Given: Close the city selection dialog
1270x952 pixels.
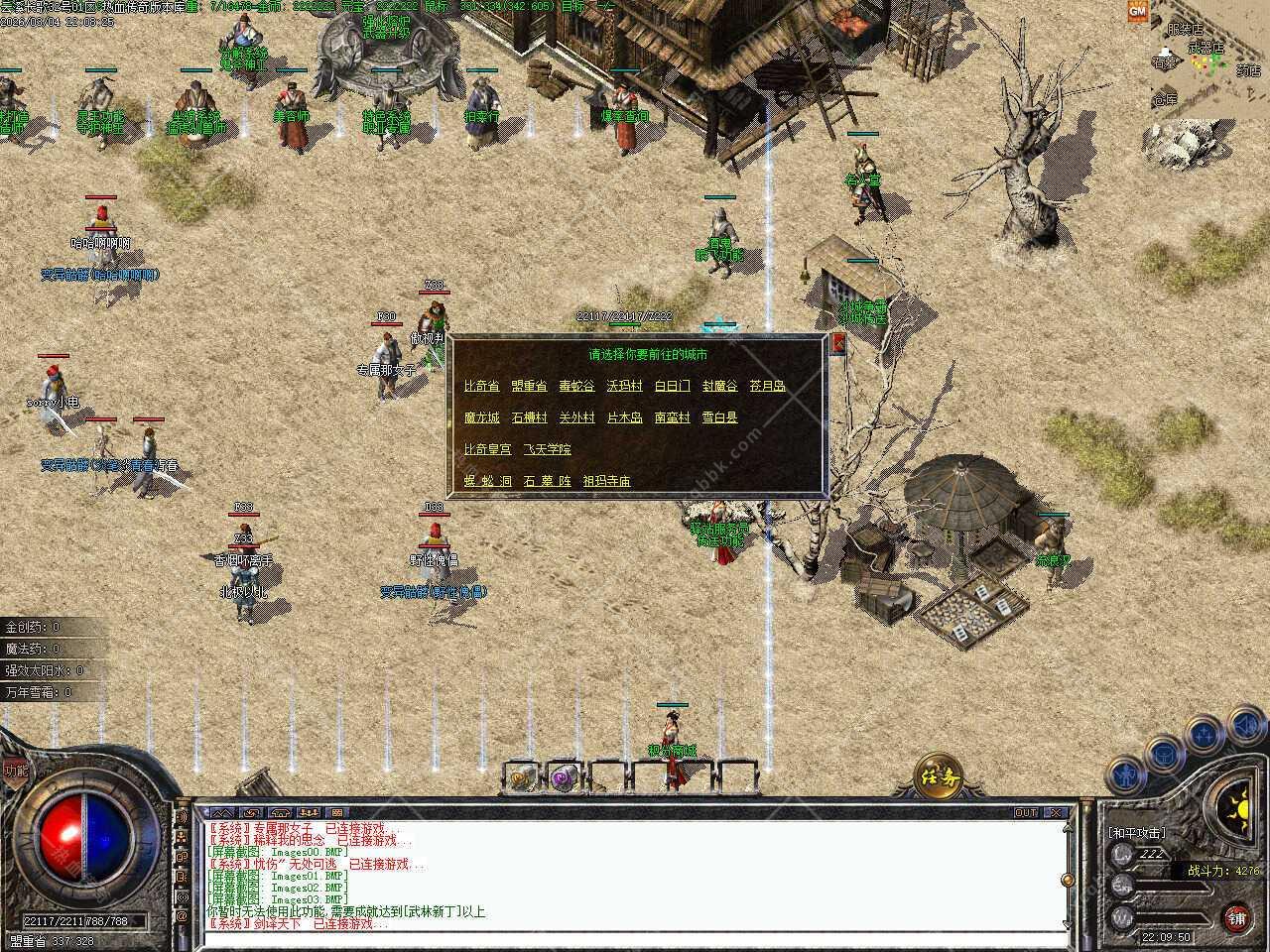Looking at the screenshot, I should [x=838, y=344].
